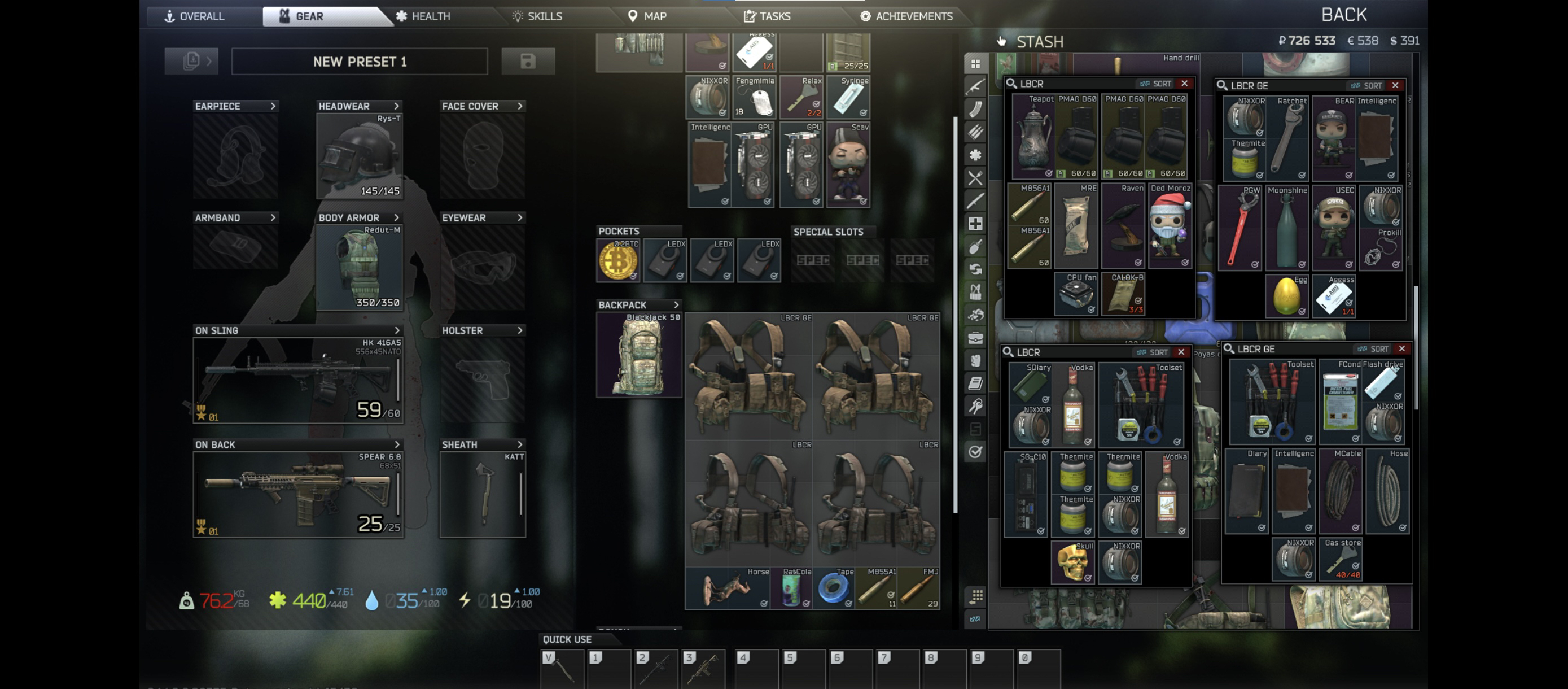Screen dimensions: 1568x689
Task: Show the Tasks tab
Action: click(767, 16)
